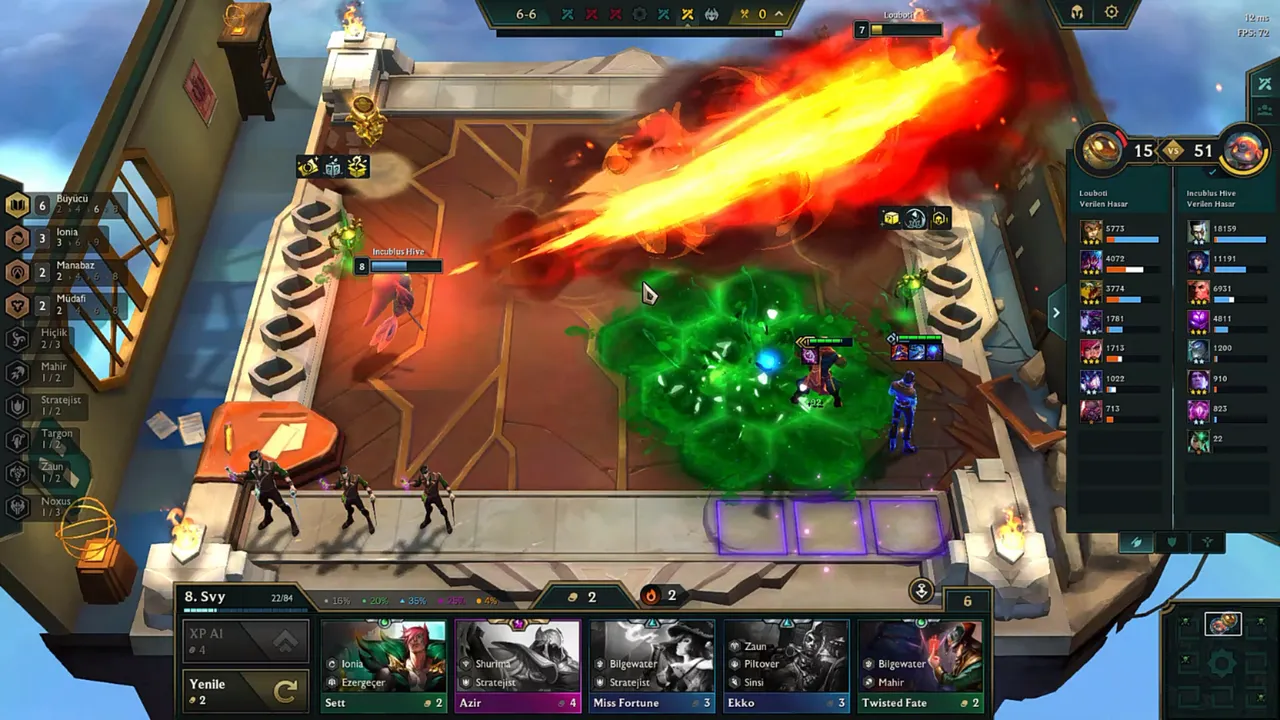Switch to the shield damage tab
This screenshot has height=720, width=1280.
pyautogui.click(x=1171, y=542)
